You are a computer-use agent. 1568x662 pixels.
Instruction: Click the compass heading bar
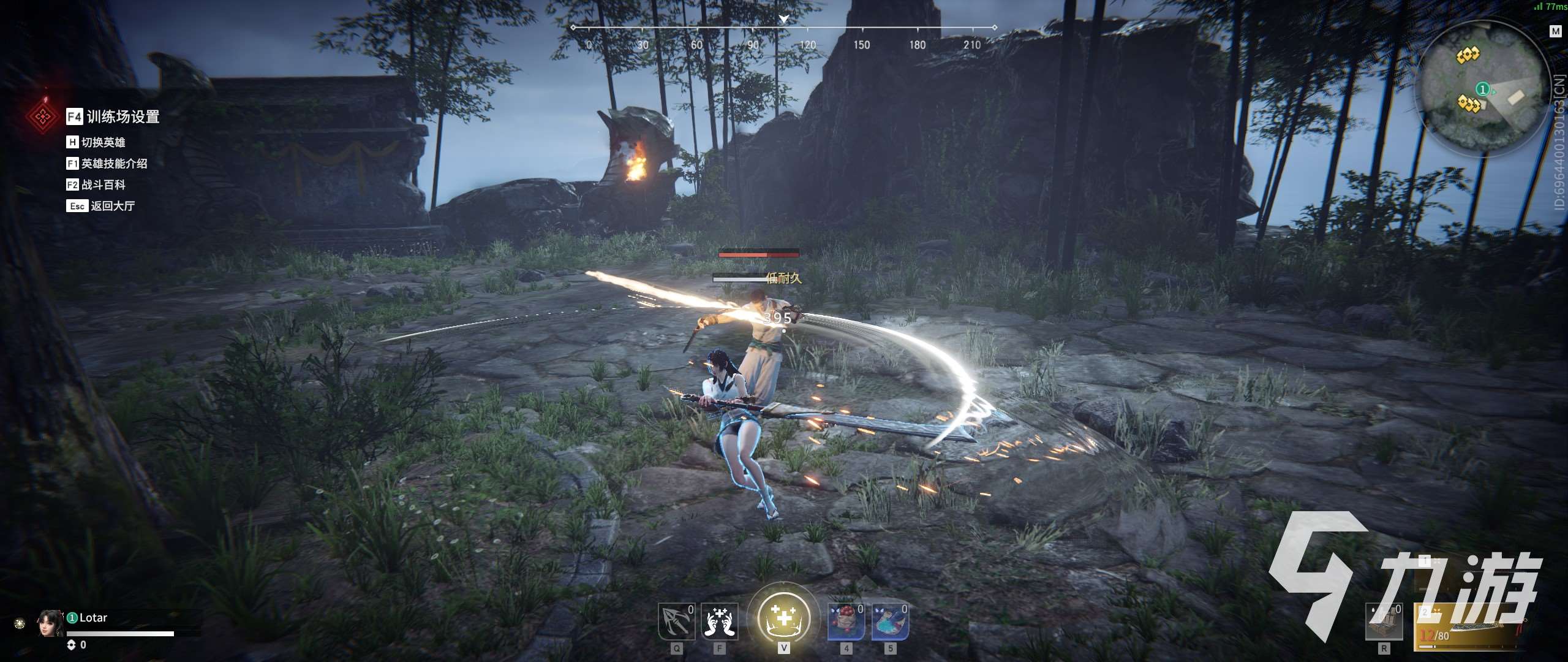[783, 29]
